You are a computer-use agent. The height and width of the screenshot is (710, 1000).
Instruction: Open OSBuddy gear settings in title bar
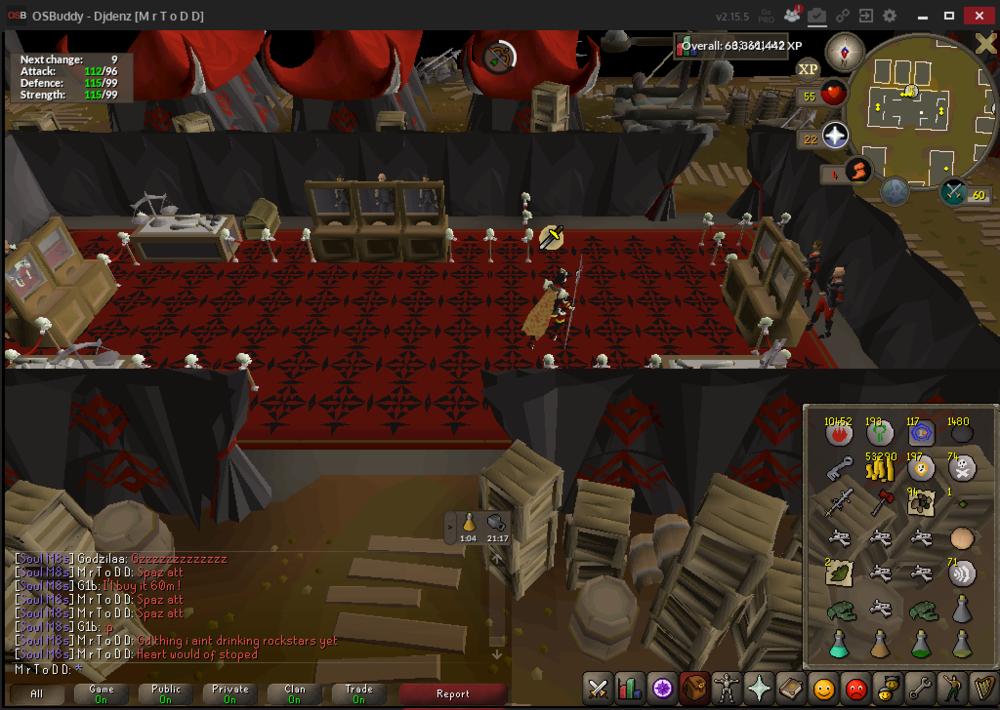click(889, 16)
